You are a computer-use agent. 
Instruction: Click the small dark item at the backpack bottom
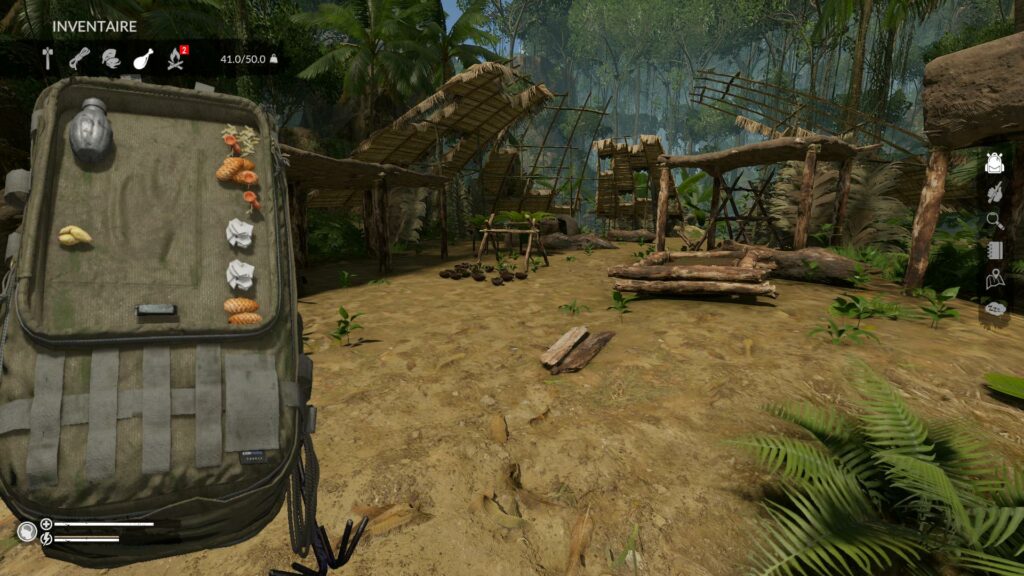pyautogui.click(x=155, y=310)
